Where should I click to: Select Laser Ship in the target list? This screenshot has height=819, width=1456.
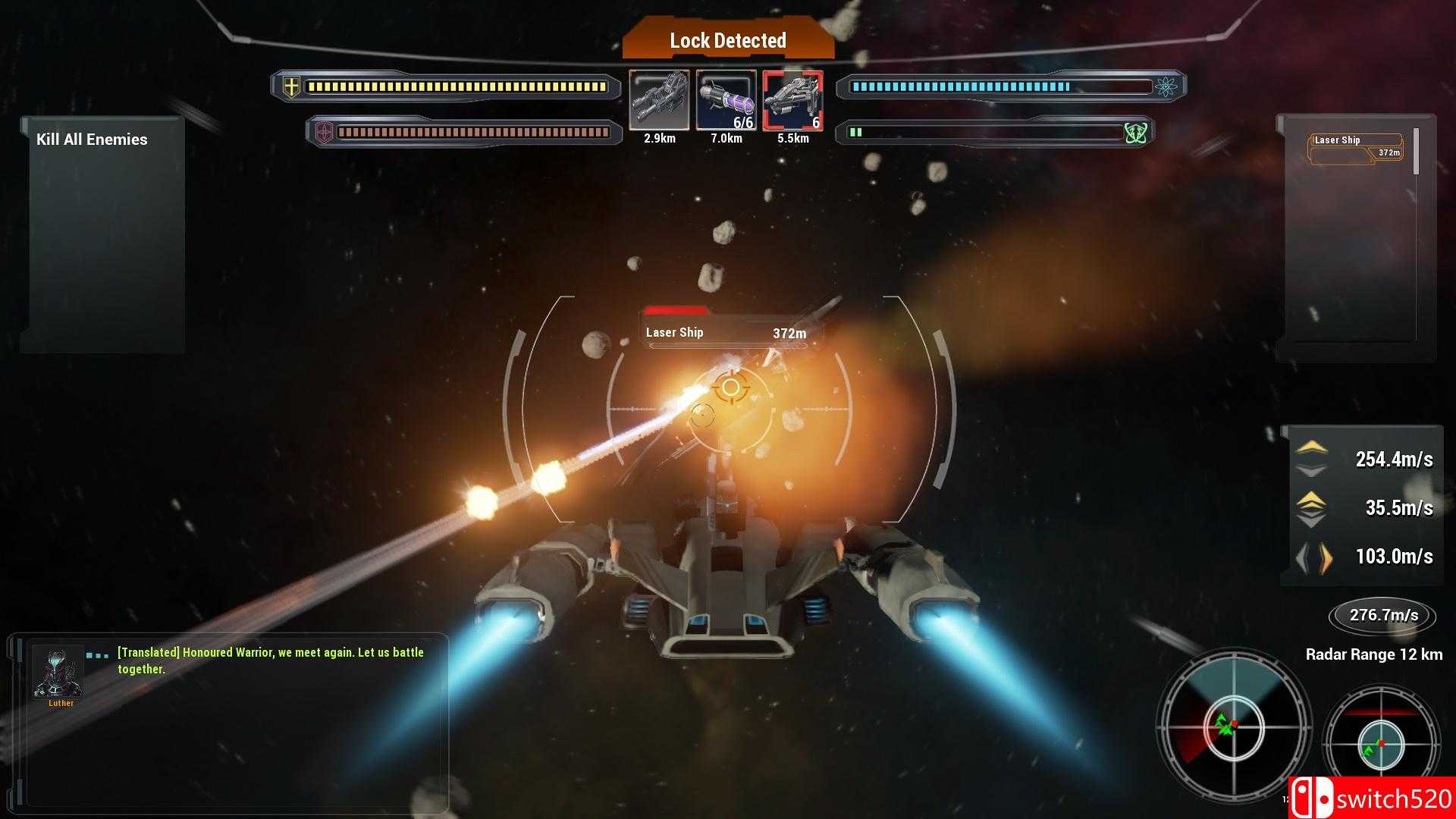(1356, 148)
